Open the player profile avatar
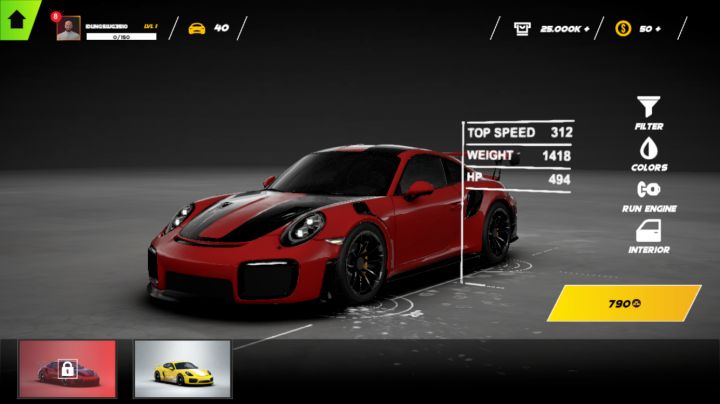Screen dimensions: 720x404 click(69, 29)
